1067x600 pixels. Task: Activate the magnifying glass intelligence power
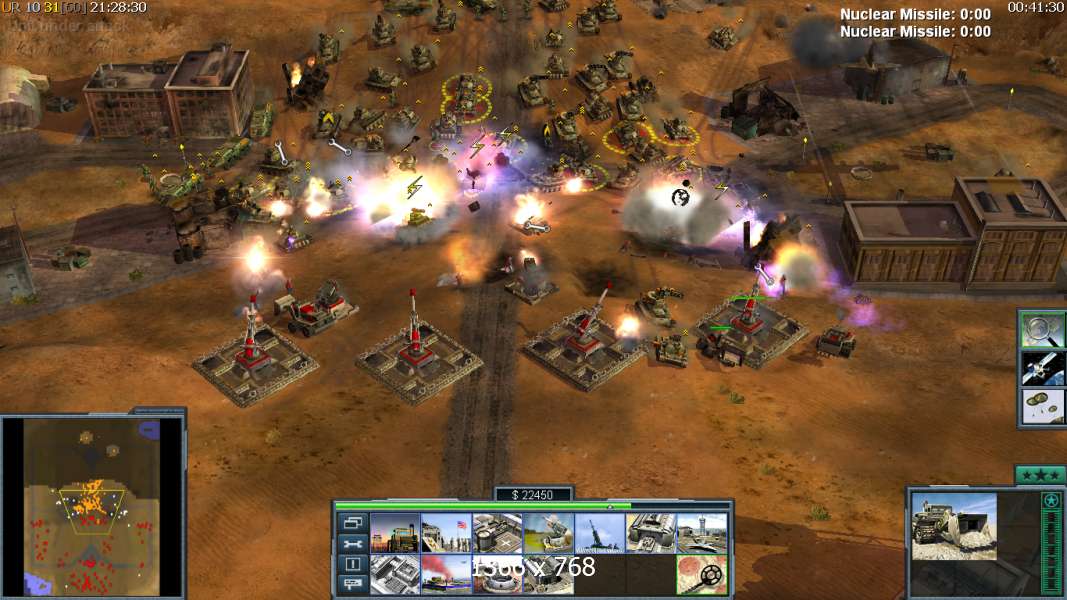pos(1041,330)
